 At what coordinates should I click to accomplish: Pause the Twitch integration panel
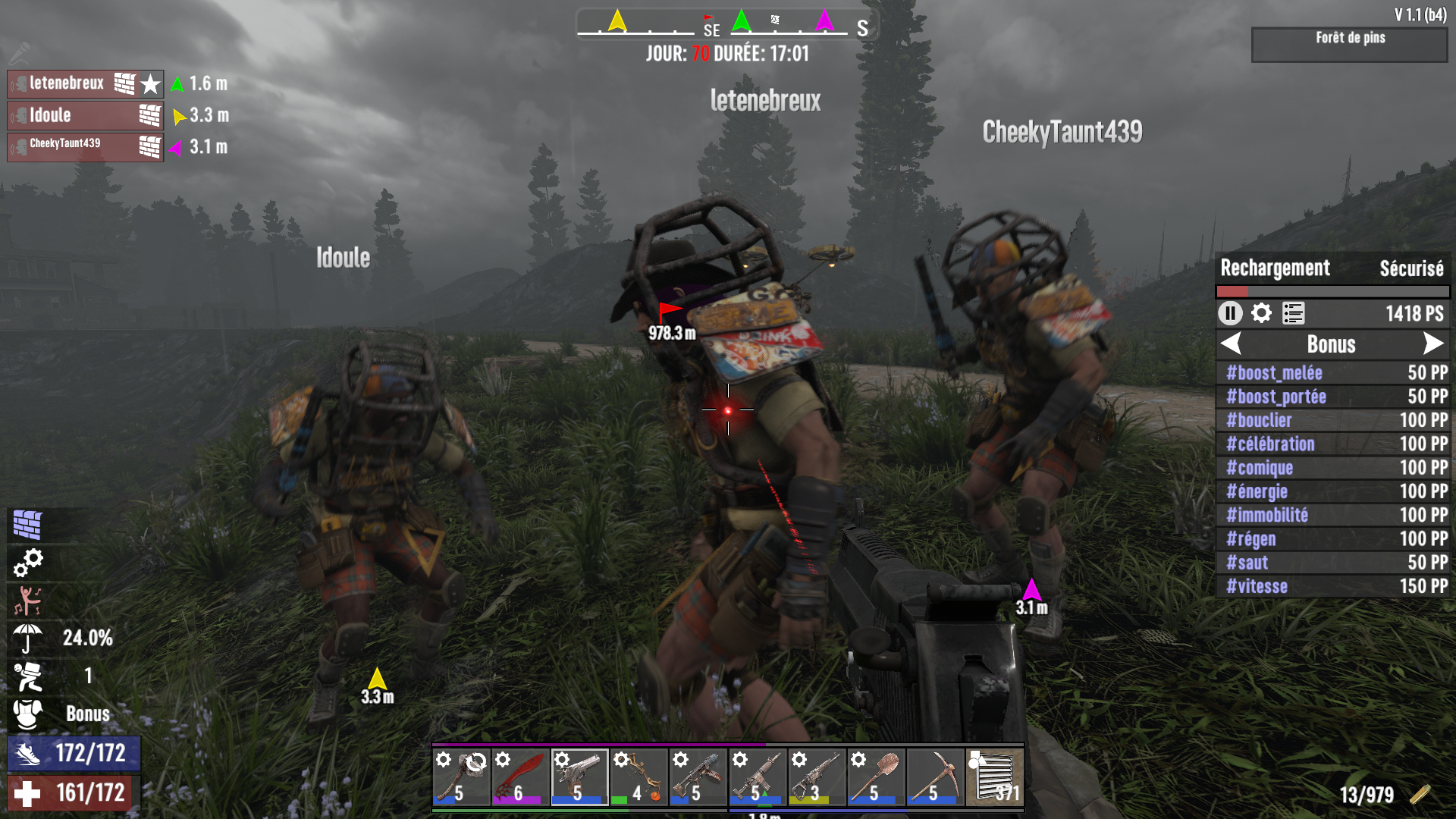pos(1230,313)
